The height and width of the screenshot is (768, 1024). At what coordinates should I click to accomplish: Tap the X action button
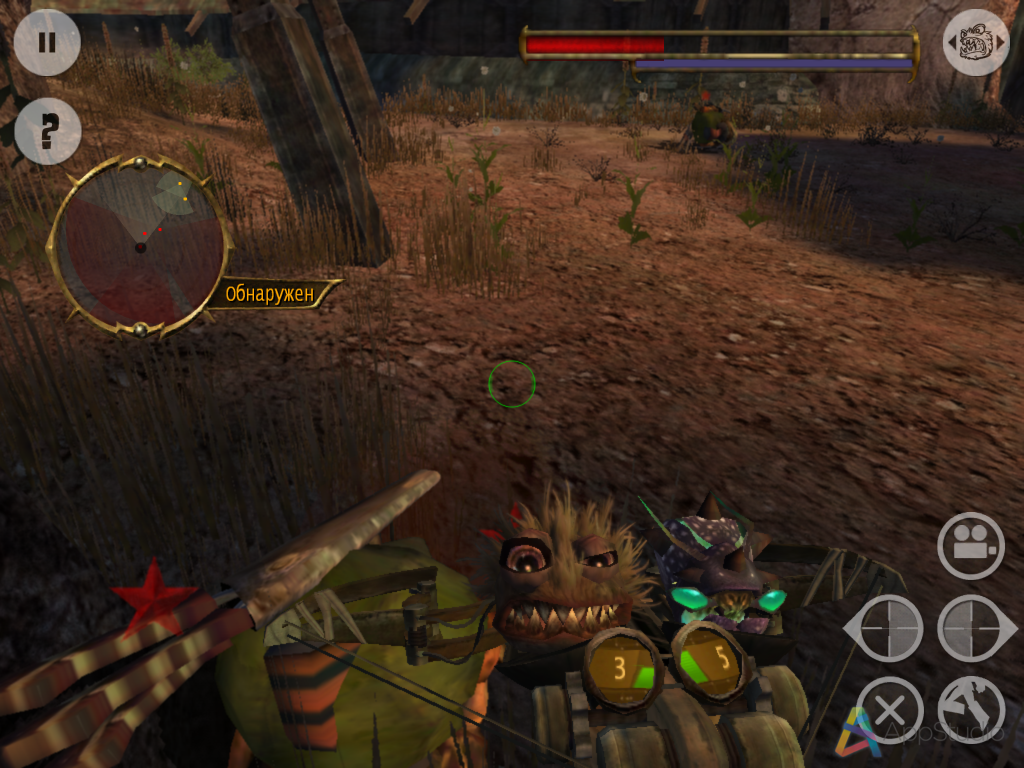889,710
